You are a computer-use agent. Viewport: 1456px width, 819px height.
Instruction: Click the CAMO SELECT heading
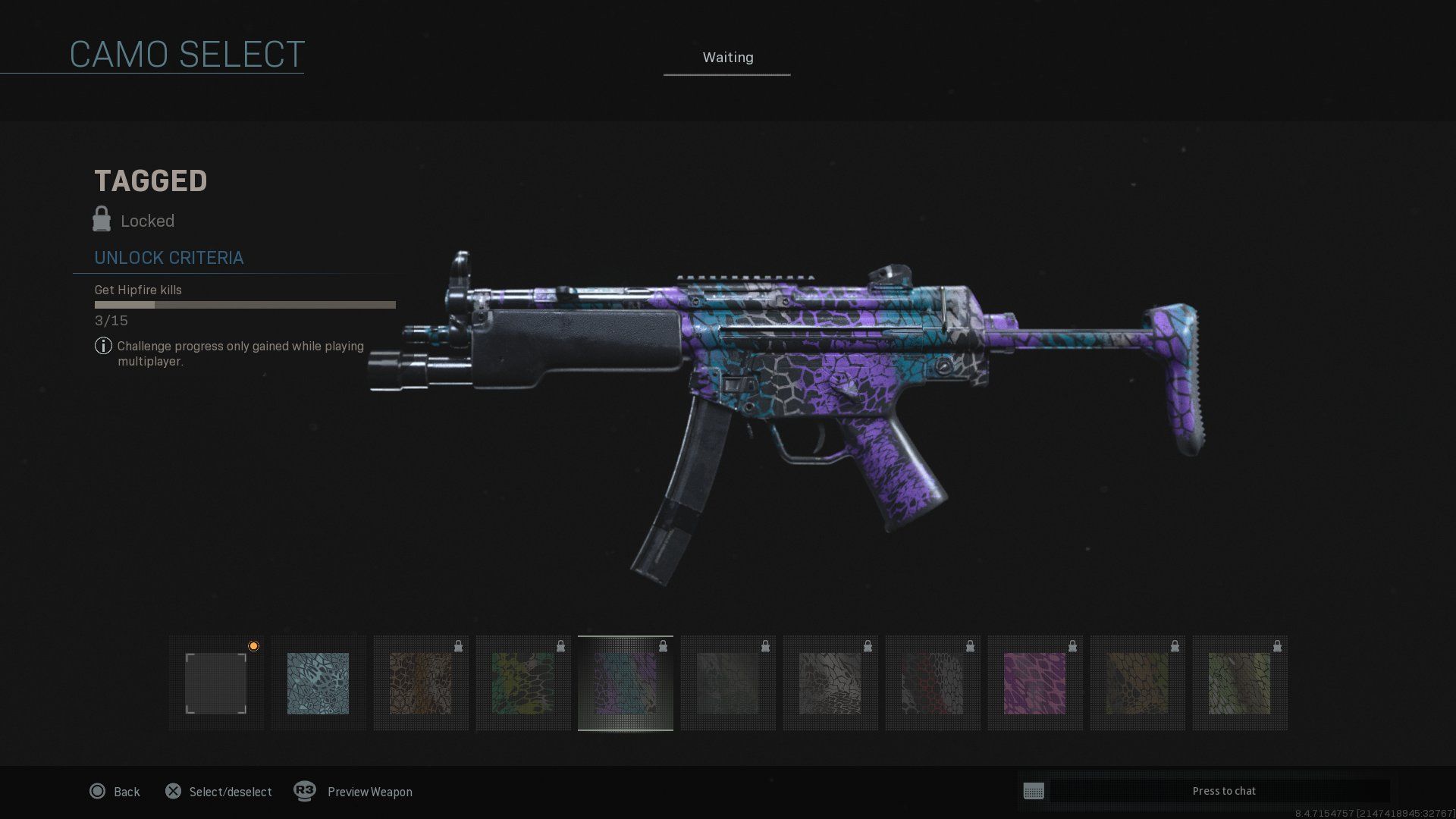[x=186, y=53]
